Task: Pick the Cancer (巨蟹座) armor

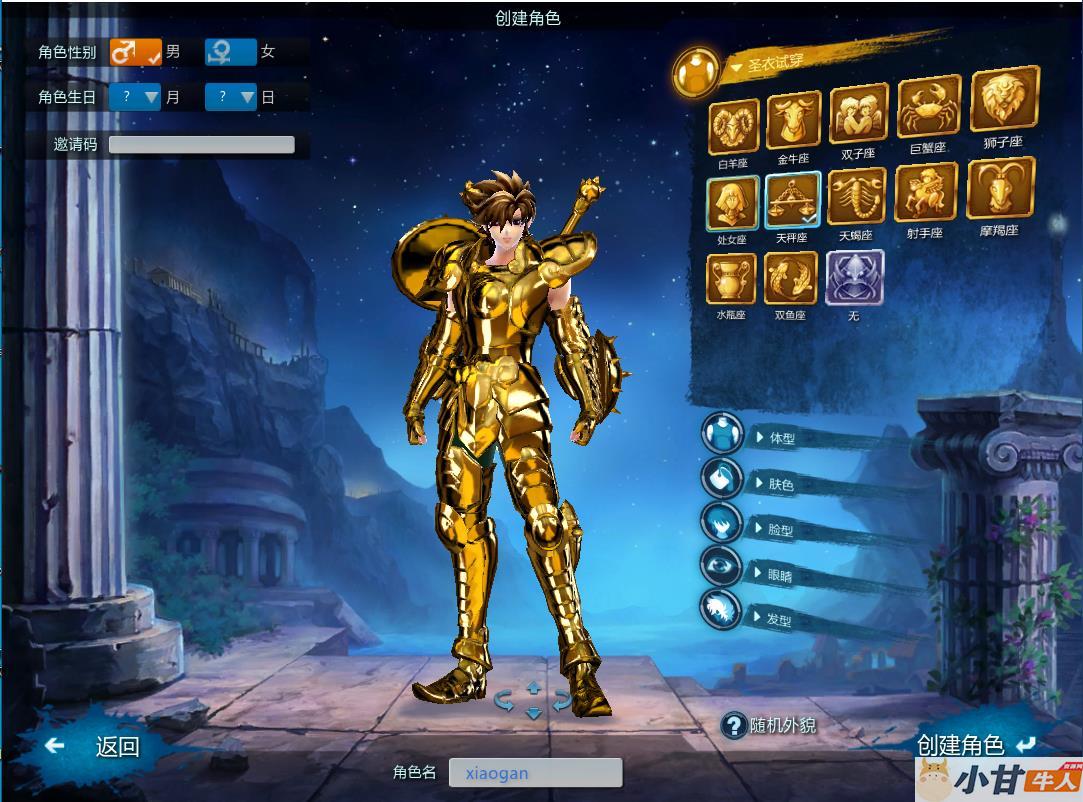Action: 928,108
